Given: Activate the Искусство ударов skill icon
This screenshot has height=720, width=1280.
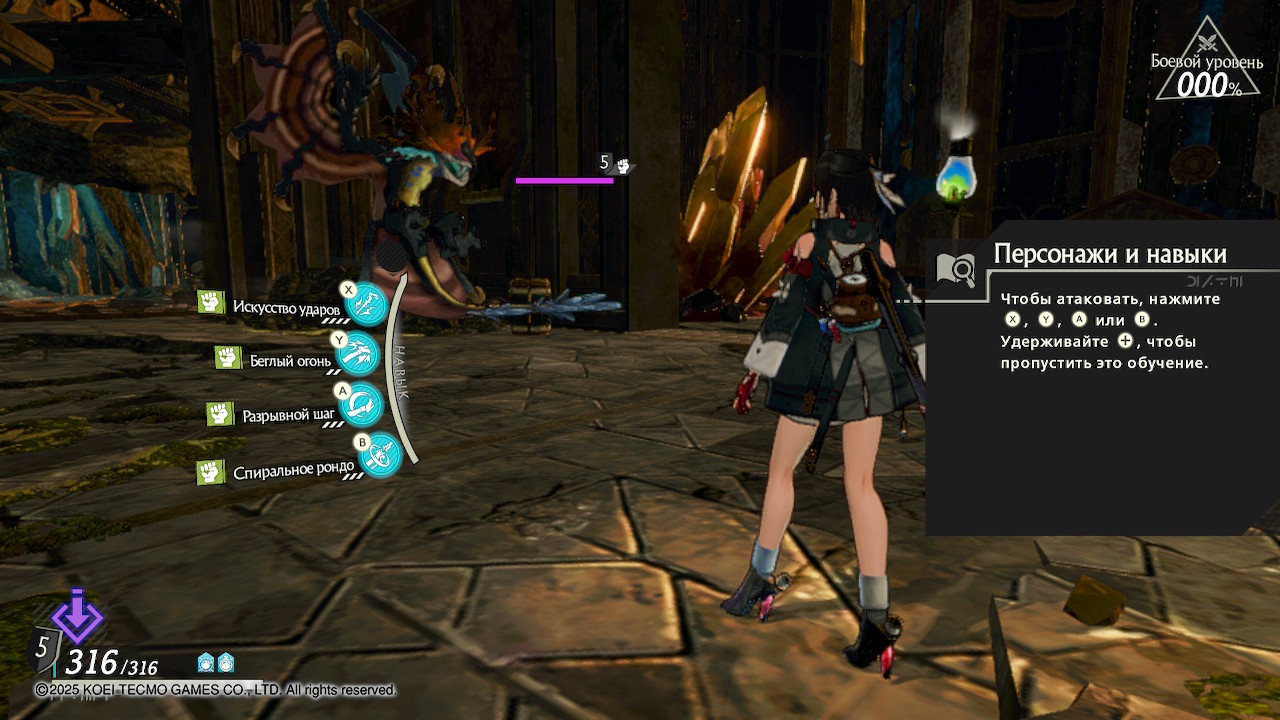Looking at the screenshot, I should pyautogui.click(x=367, y=305).
